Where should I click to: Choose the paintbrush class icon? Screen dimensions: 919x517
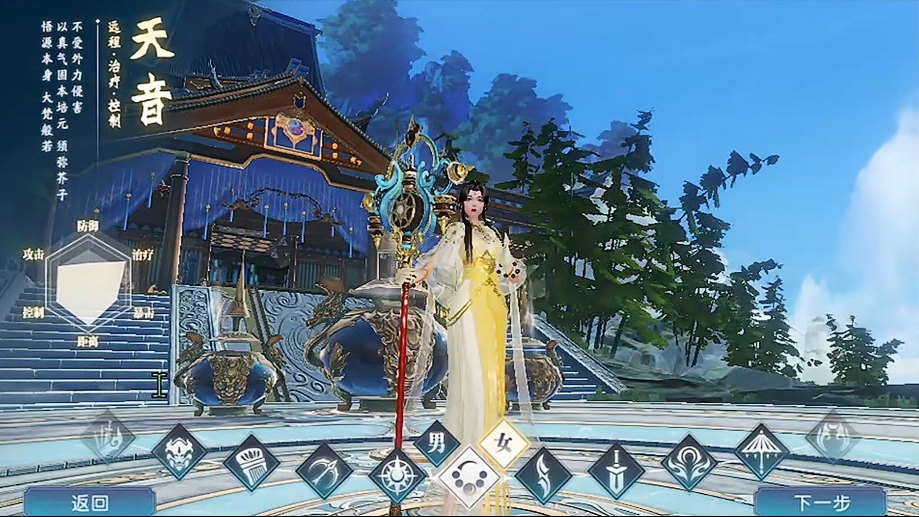(x=251, y=463)
